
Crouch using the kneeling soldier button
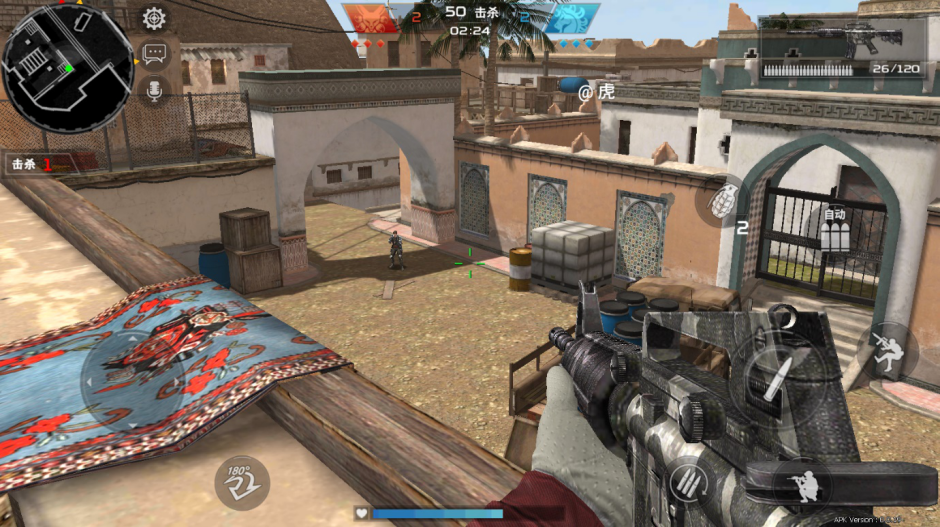click(803, 483)
